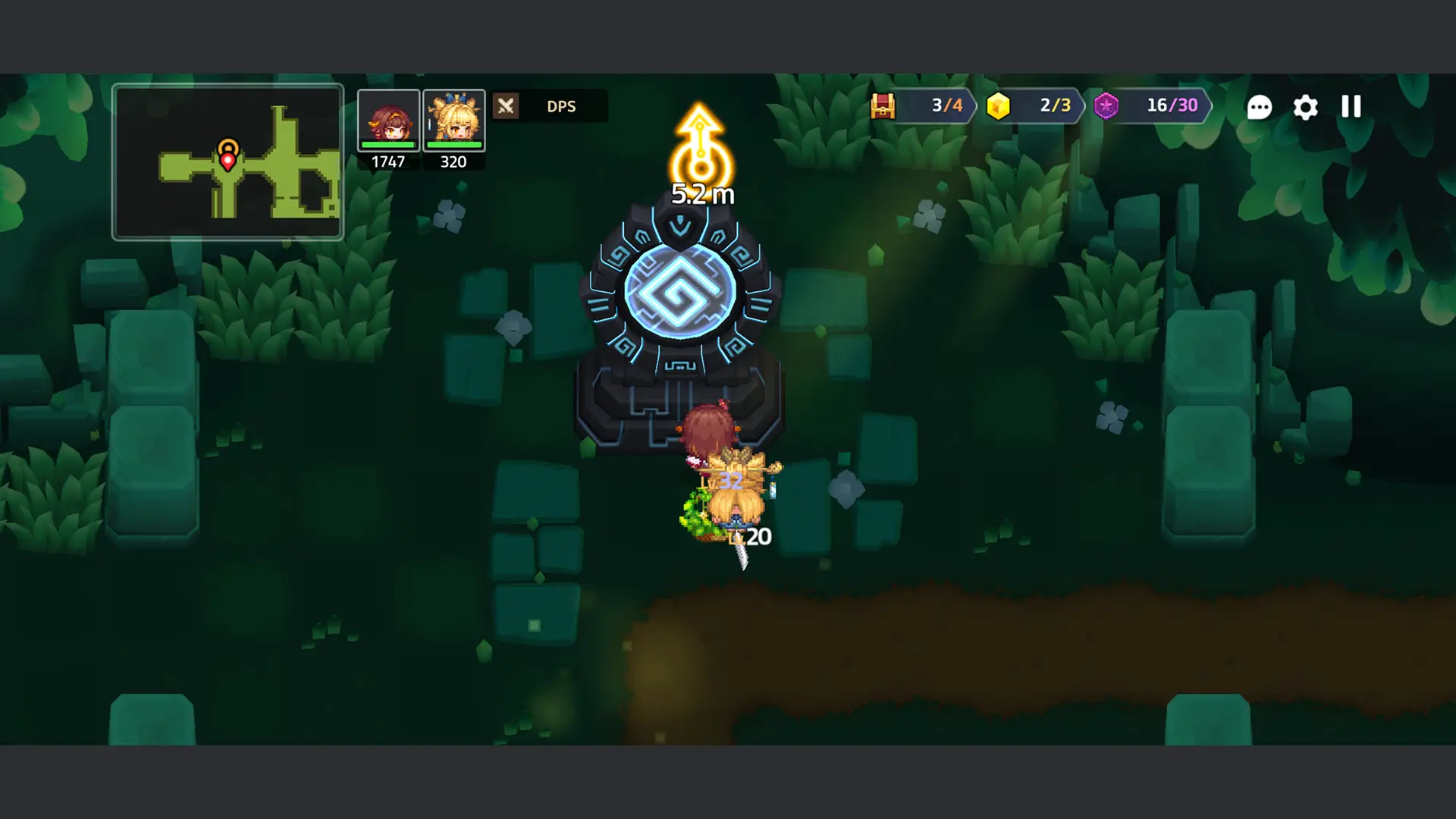Select the crossed swords DPS icon
This screenshot has width=1456, height=819.
coord(506,106)
